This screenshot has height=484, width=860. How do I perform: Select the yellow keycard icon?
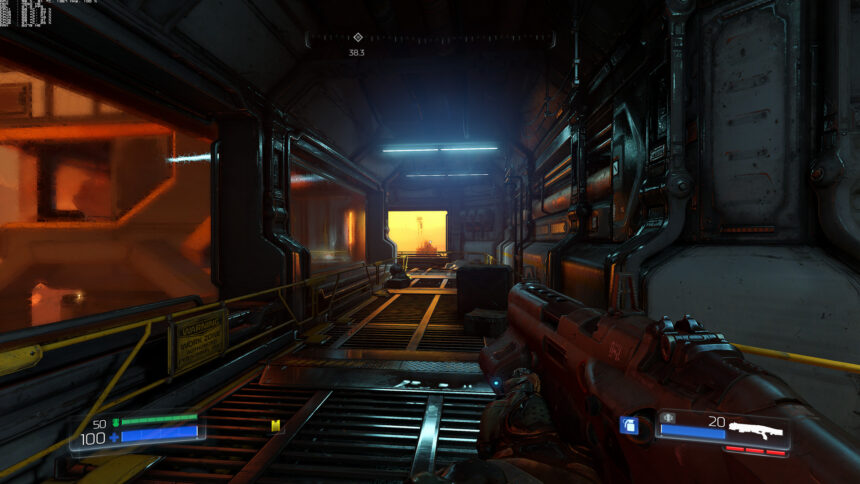[275, 426]
